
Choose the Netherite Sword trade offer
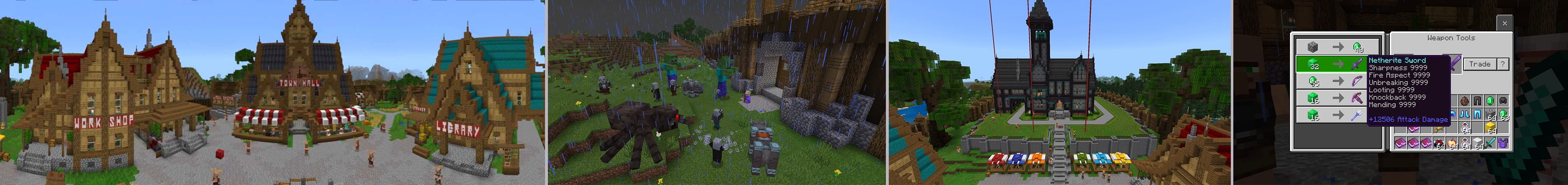(1337, 64)
